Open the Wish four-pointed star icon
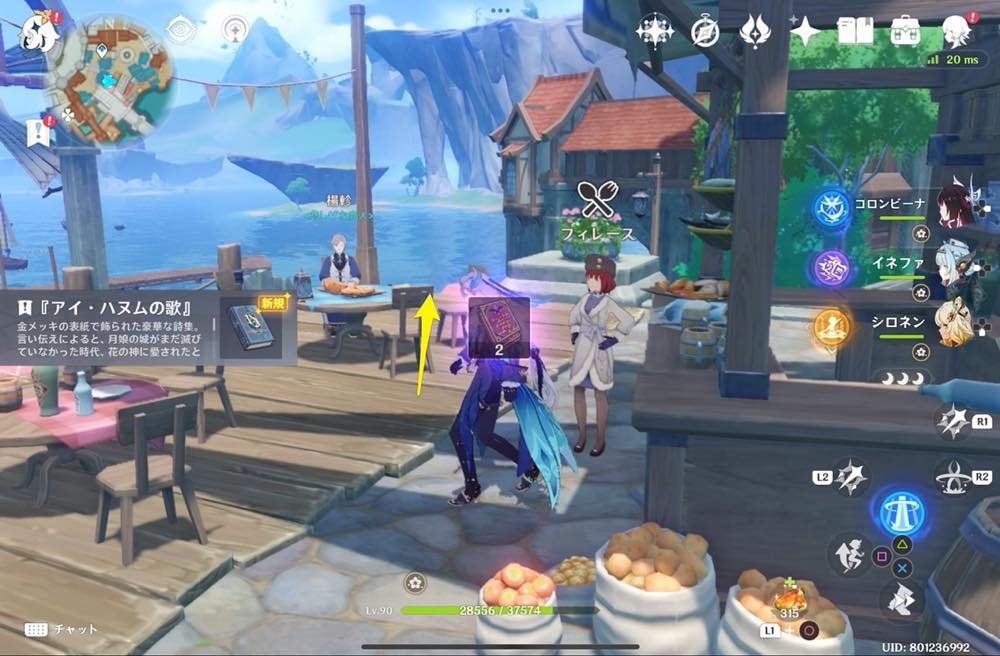1000x656 pixels. pyautogui.click(x=804, y=32)
